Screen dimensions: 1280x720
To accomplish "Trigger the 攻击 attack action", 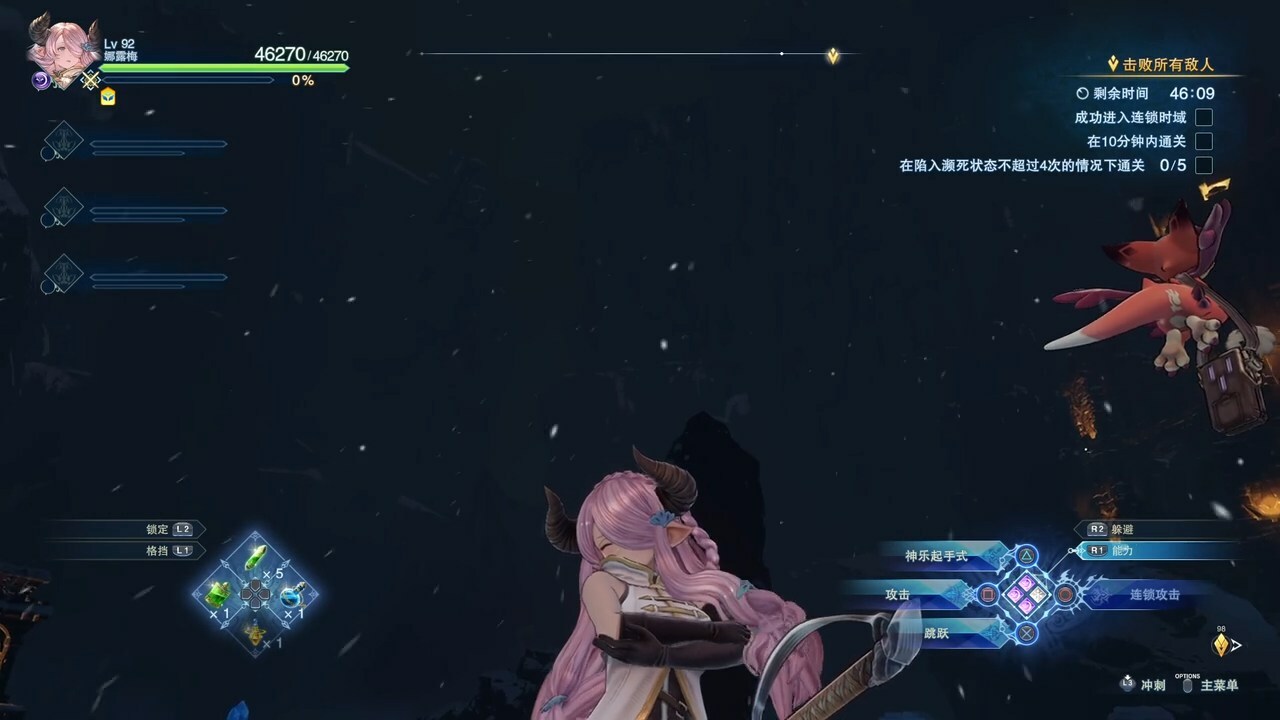I will coord(898,594).
